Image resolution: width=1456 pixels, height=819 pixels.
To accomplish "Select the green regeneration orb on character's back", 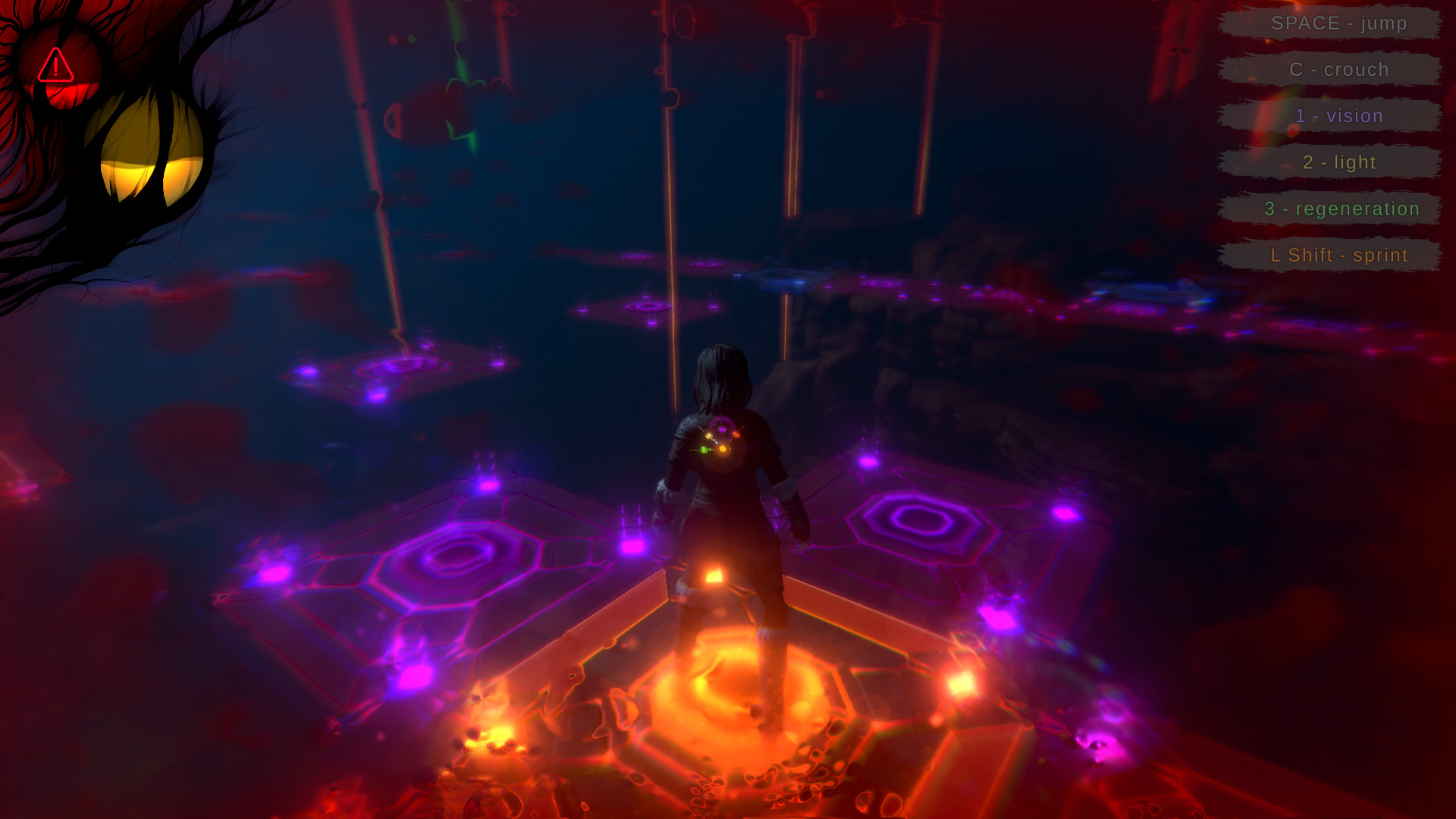I will point(704,450).
